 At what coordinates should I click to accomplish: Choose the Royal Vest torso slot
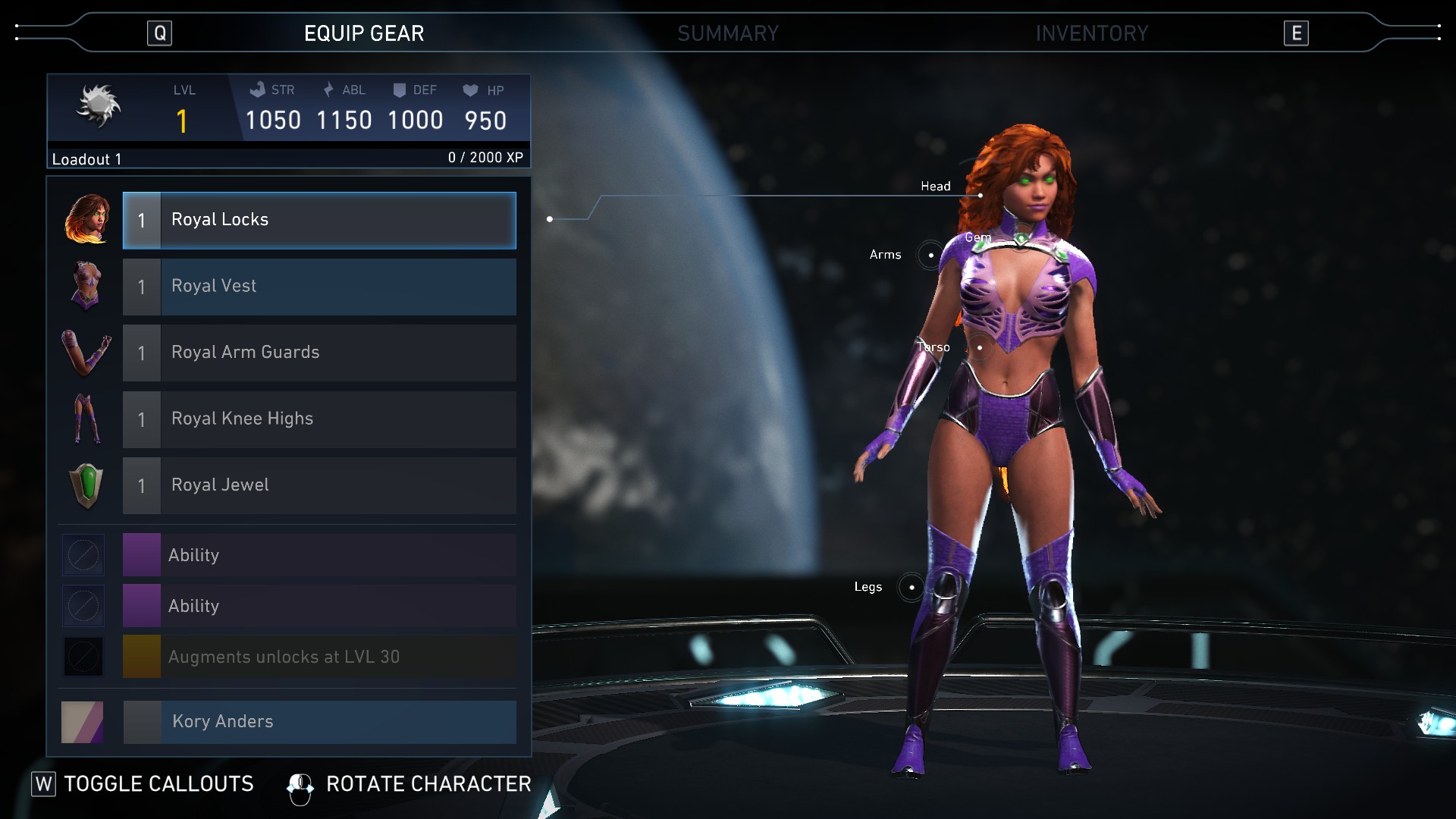(319, 287)
